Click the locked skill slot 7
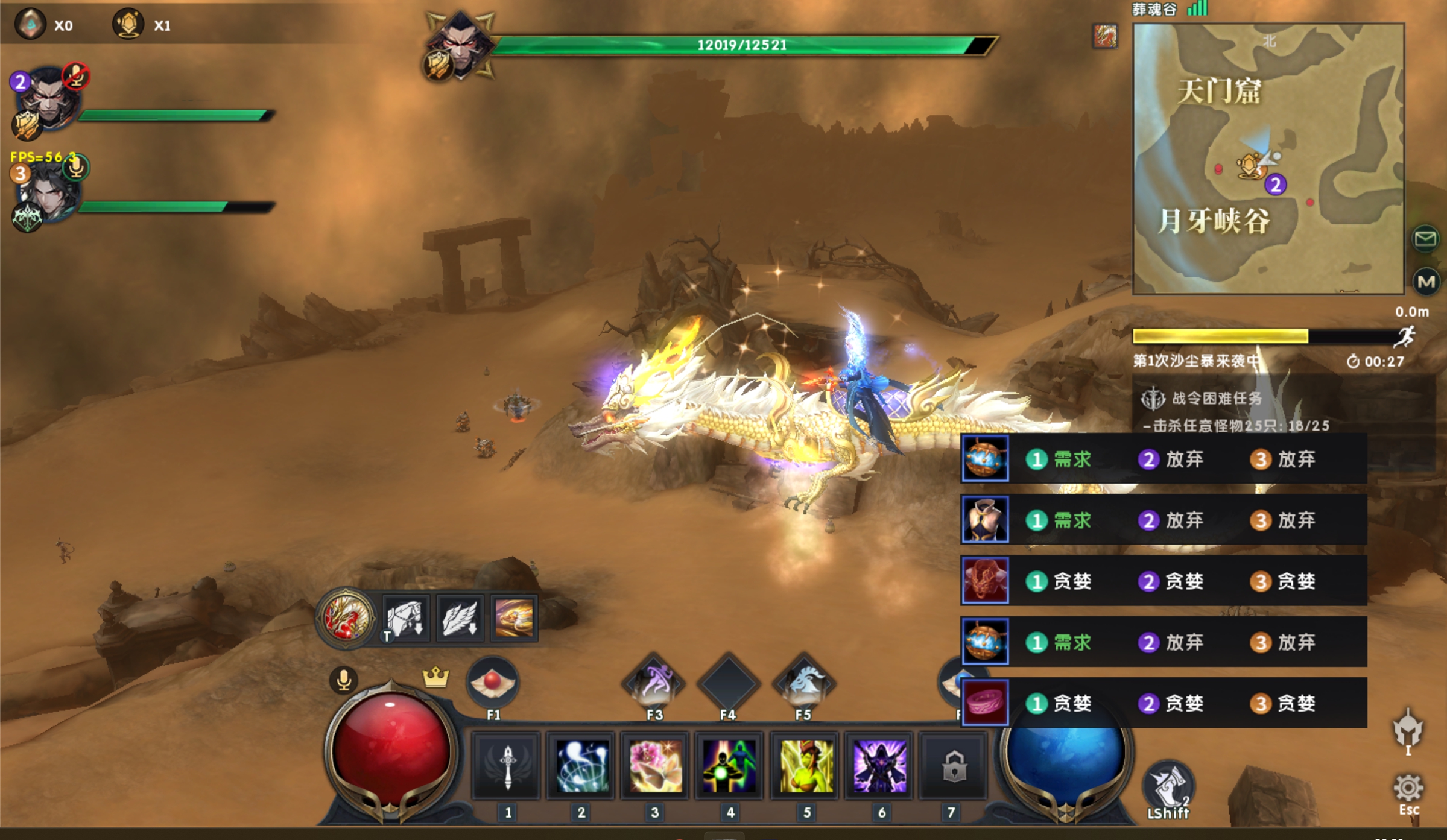Image resolution: width=1447 pixels, height=840 pixels. point(954,766)
